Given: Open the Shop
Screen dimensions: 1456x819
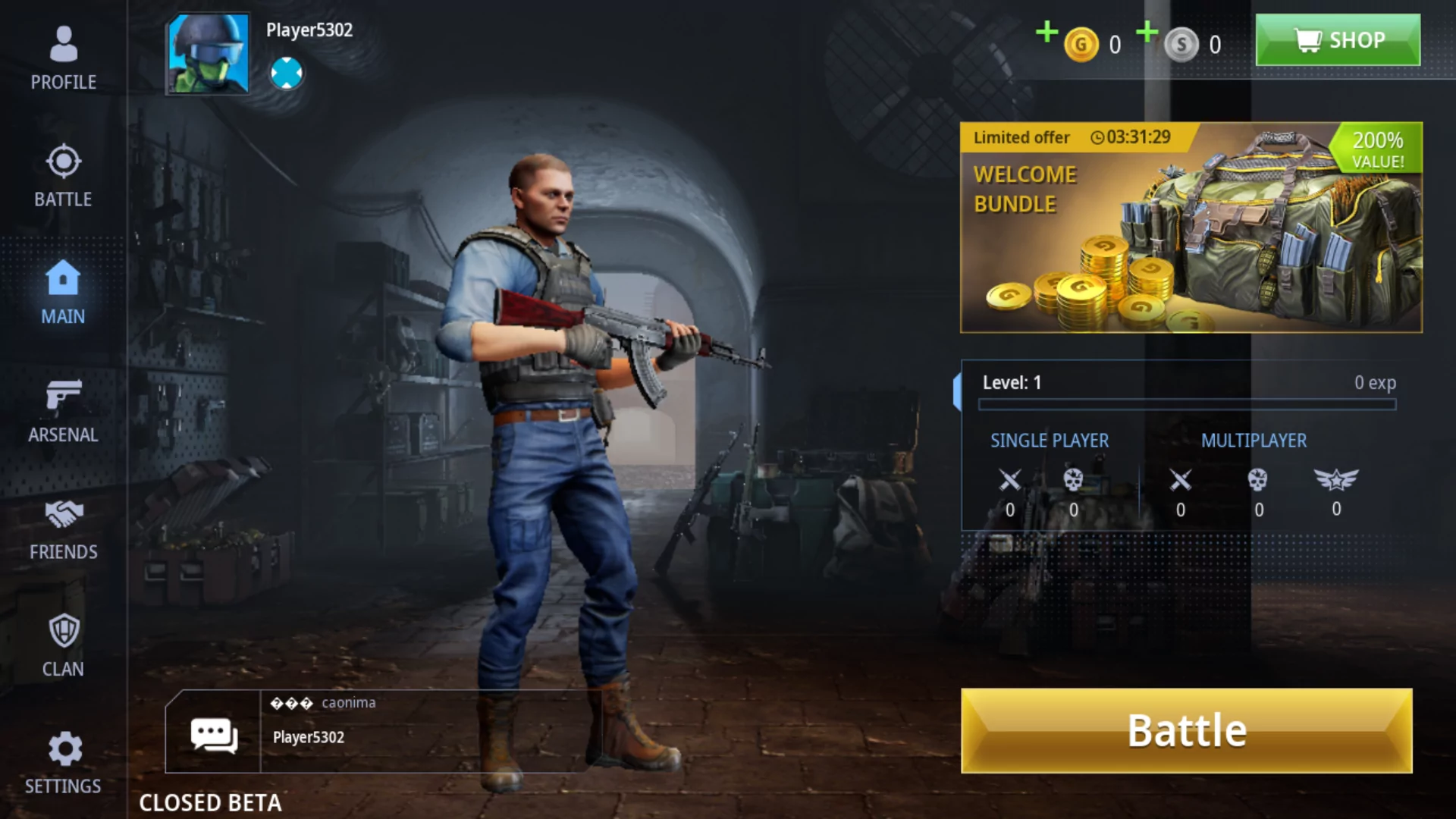Looking at the screenshot, I should [1338, 39].
